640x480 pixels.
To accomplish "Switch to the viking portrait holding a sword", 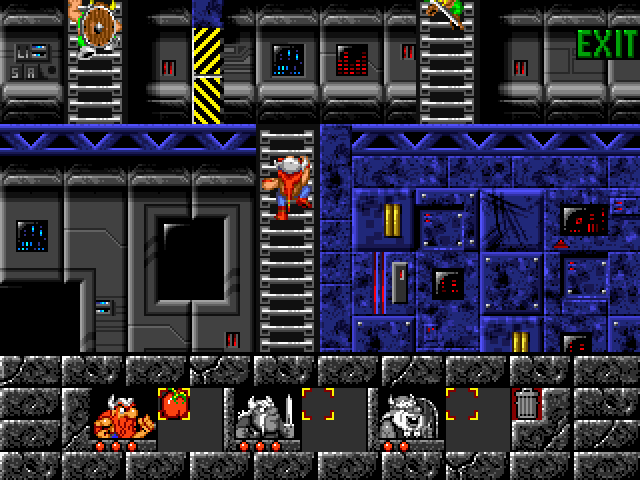I will [x=264, y=414].
